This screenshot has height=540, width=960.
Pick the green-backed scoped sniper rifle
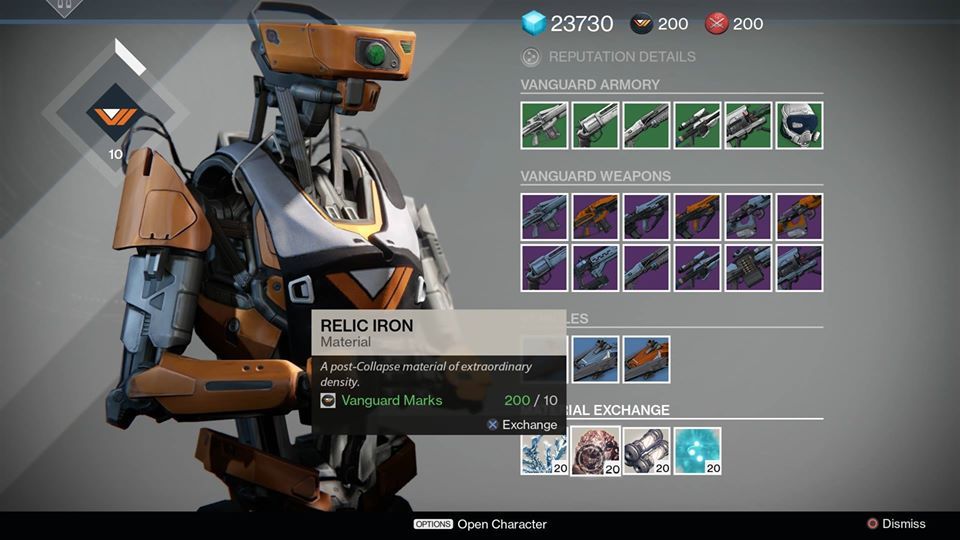tap(697, 125)
